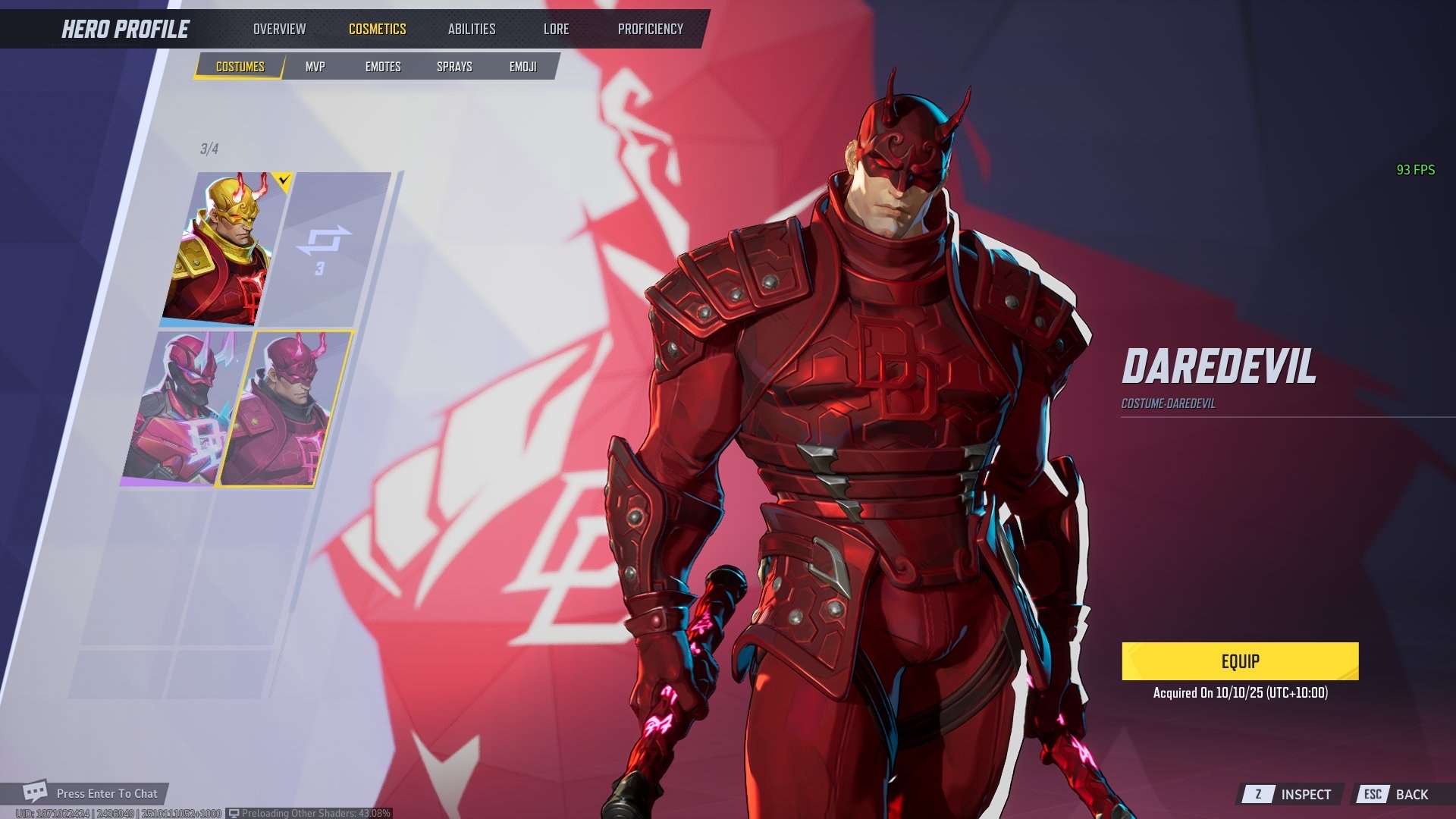Switch to the MVP sub-tab

[315, 67]
